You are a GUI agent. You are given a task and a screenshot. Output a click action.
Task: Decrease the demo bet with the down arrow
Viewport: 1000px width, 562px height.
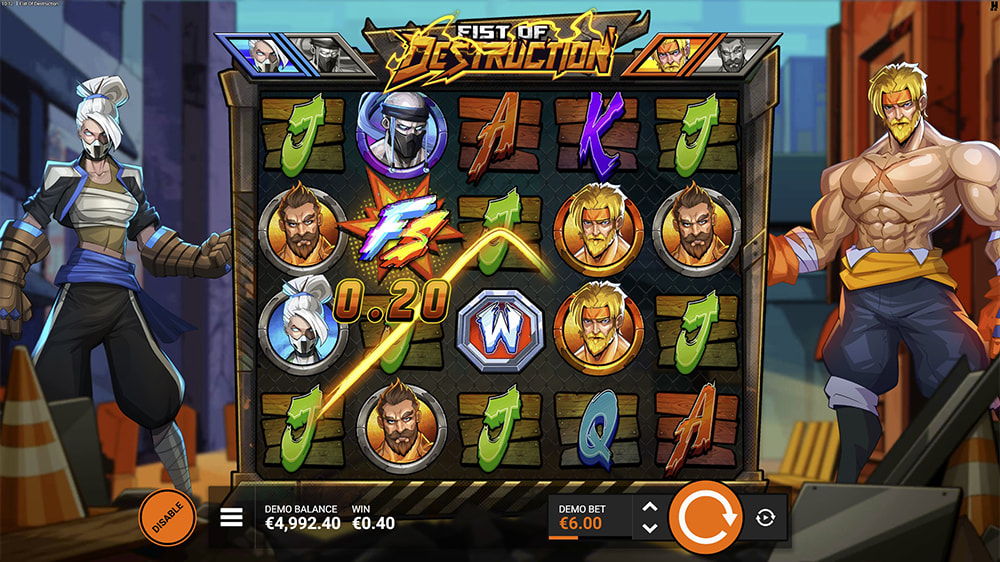649,528
